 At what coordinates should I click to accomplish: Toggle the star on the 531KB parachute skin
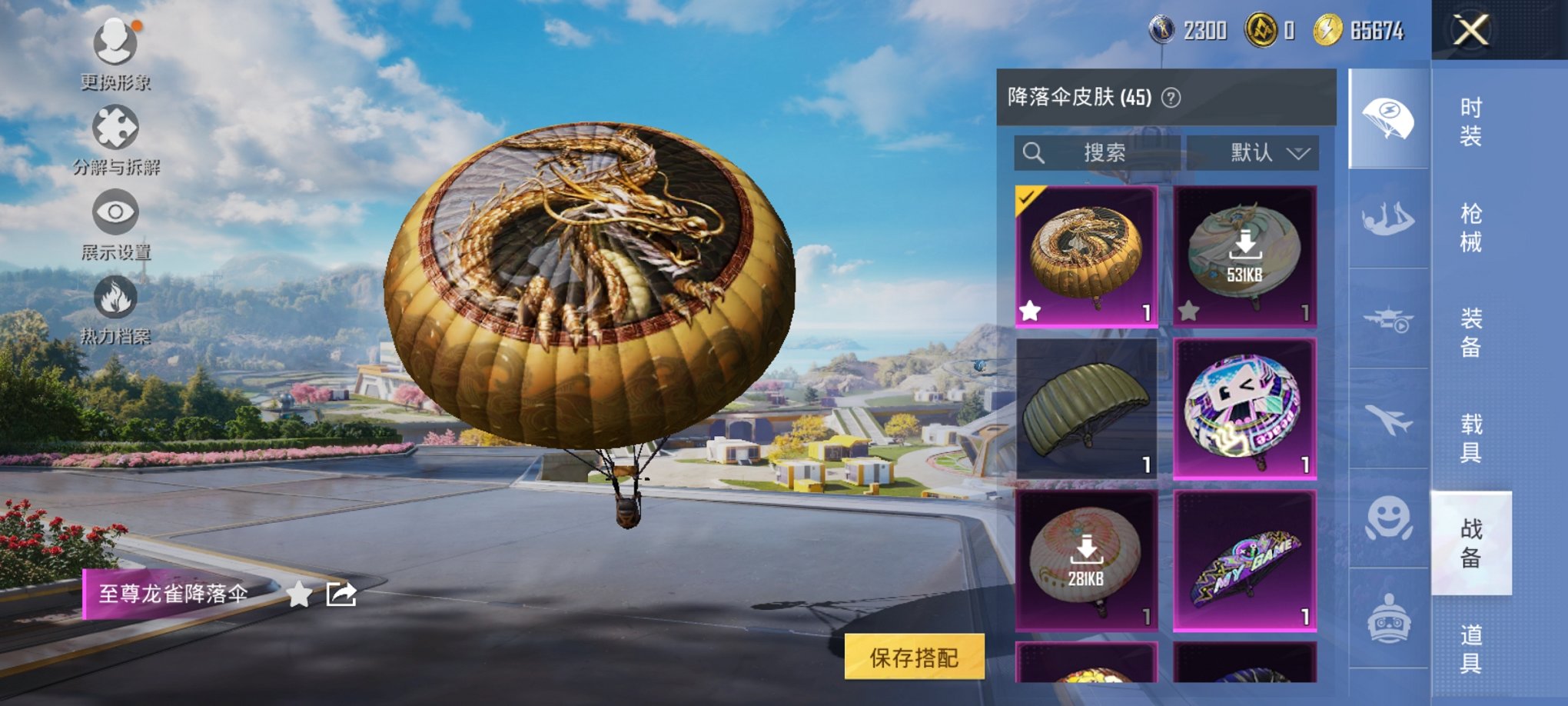tap(1191, 310)
